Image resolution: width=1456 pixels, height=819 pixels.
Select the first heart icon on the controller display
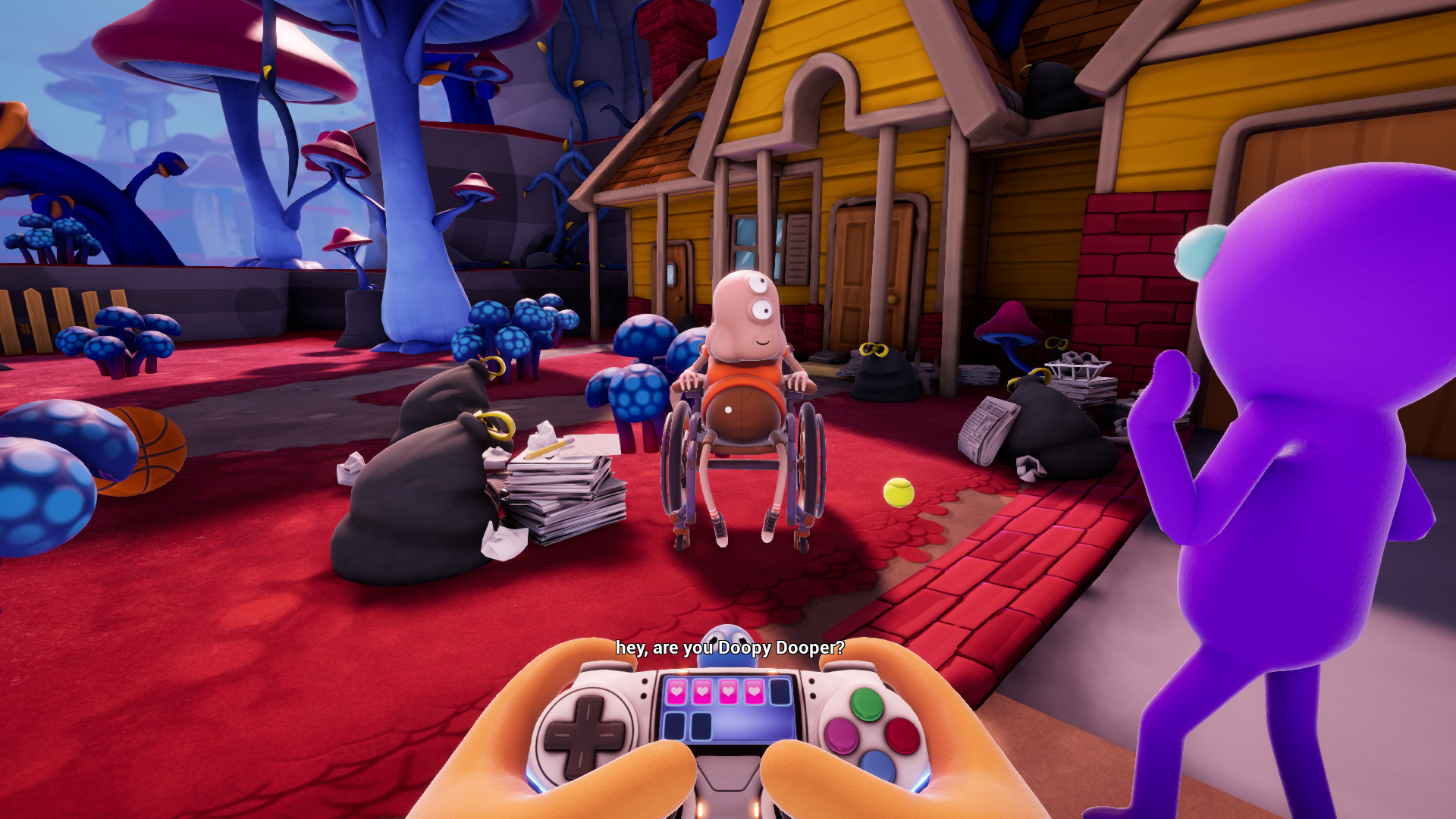(x=675, y=692)
